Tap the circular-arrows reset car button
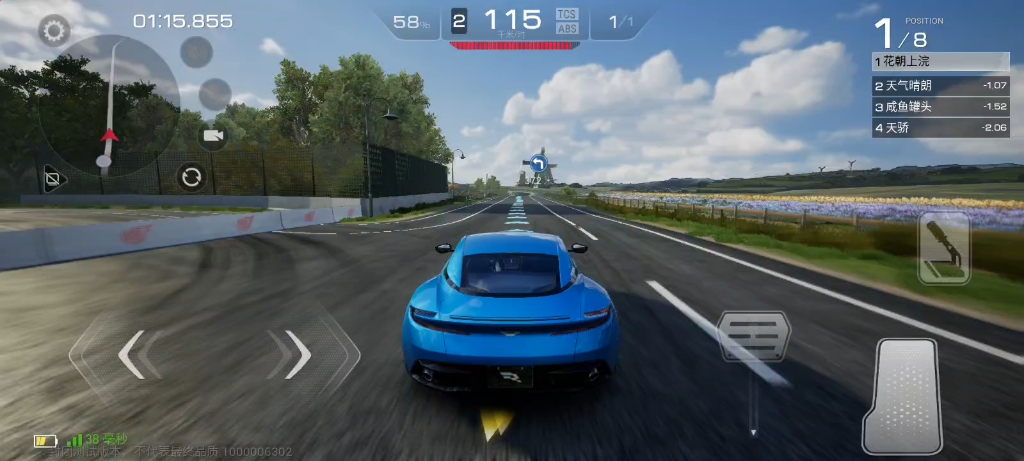 (190, 178)
